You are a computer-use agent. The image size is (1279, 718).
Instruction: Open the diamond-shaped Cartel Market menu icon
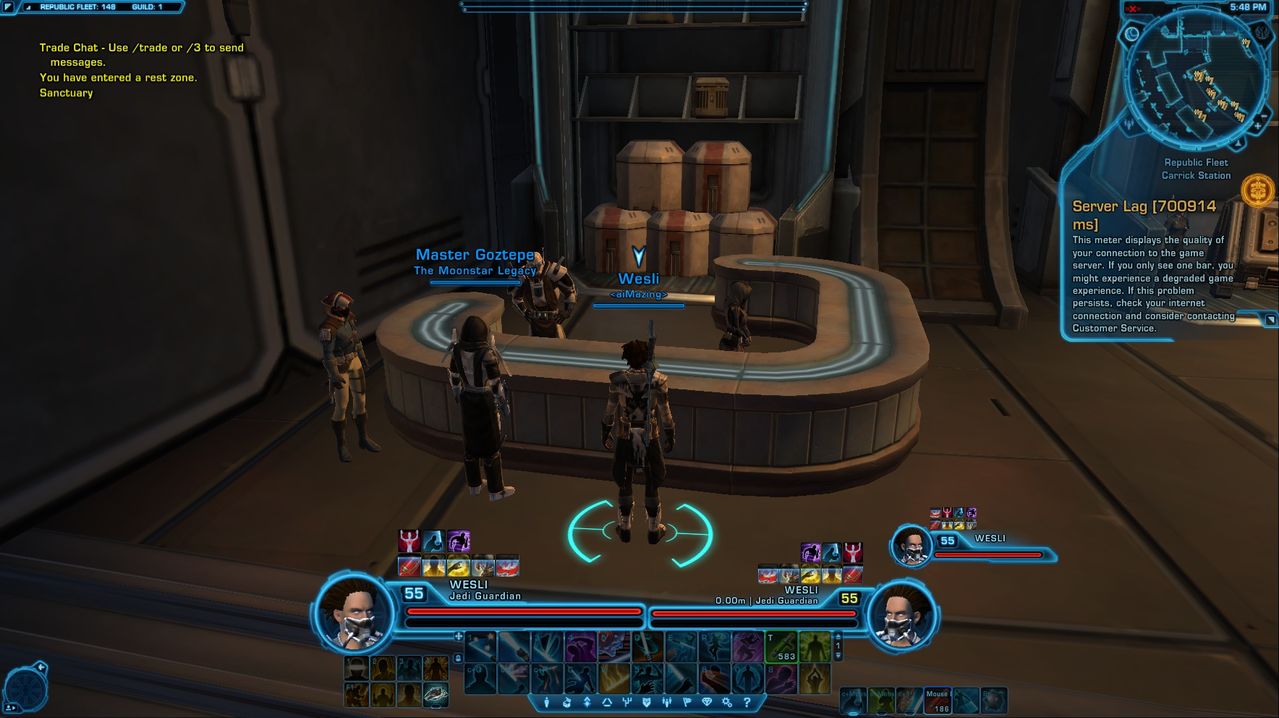[x=707, y=703]
